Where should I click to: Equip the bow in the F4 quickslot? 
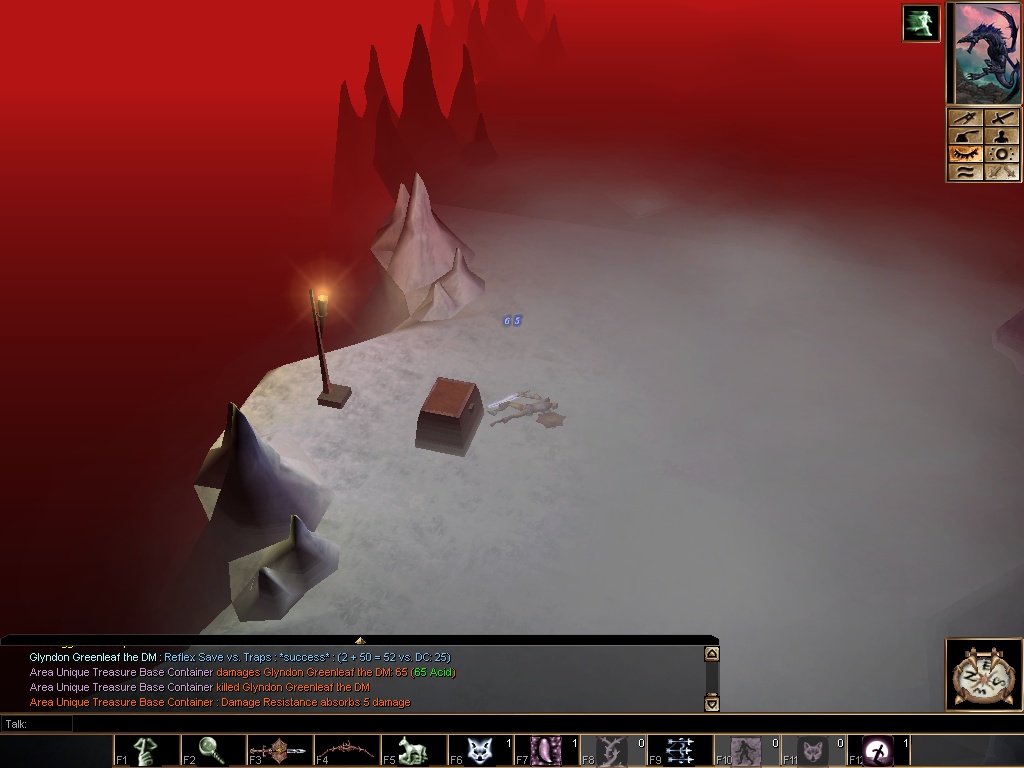click(346, 751)
